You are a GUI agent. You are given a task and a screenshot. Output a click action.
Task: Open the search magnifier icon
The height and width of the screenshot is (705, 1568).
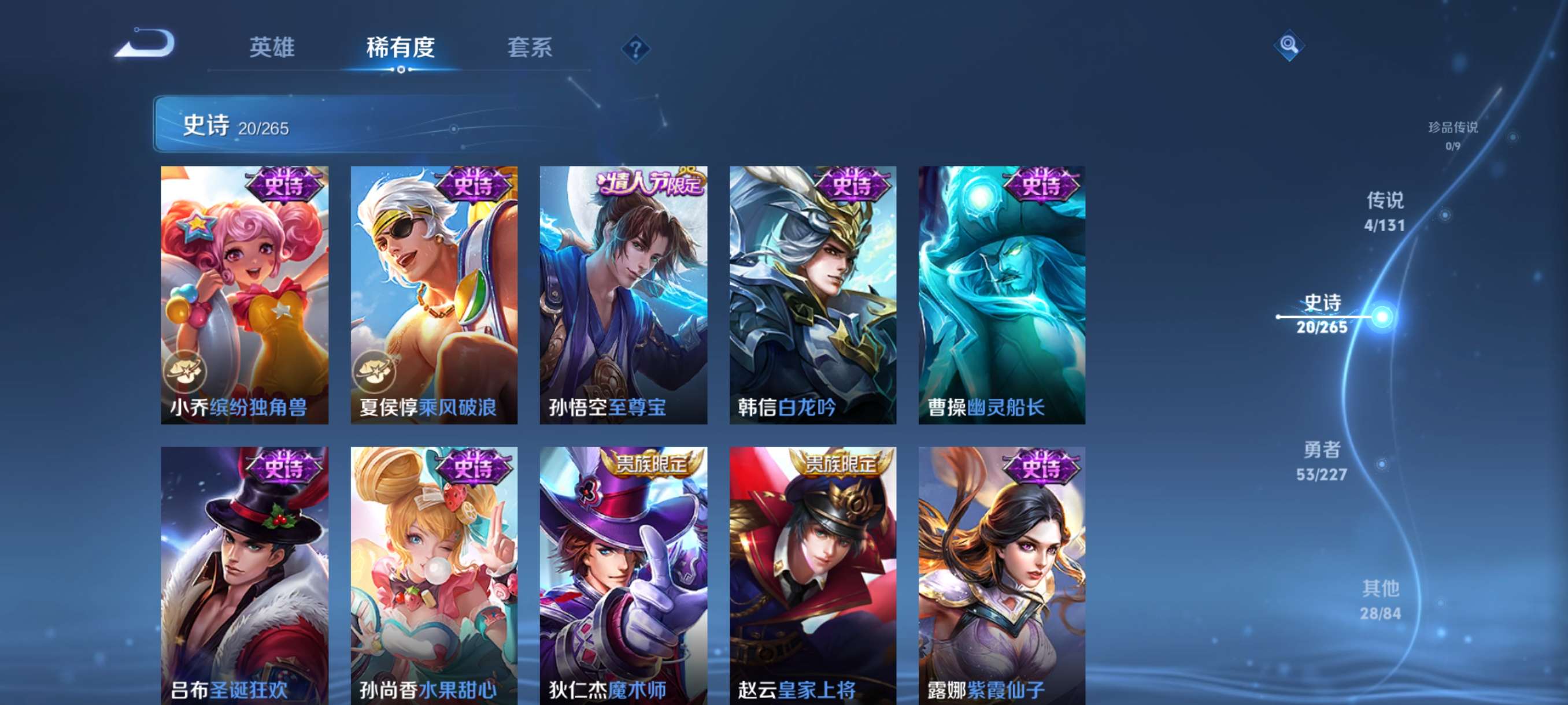[1290, 46]
